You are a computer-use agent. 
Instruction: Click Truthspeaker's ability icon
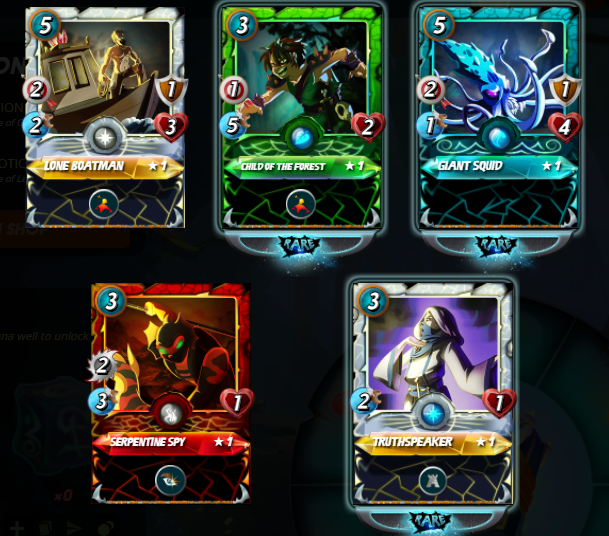pos(433,481)
